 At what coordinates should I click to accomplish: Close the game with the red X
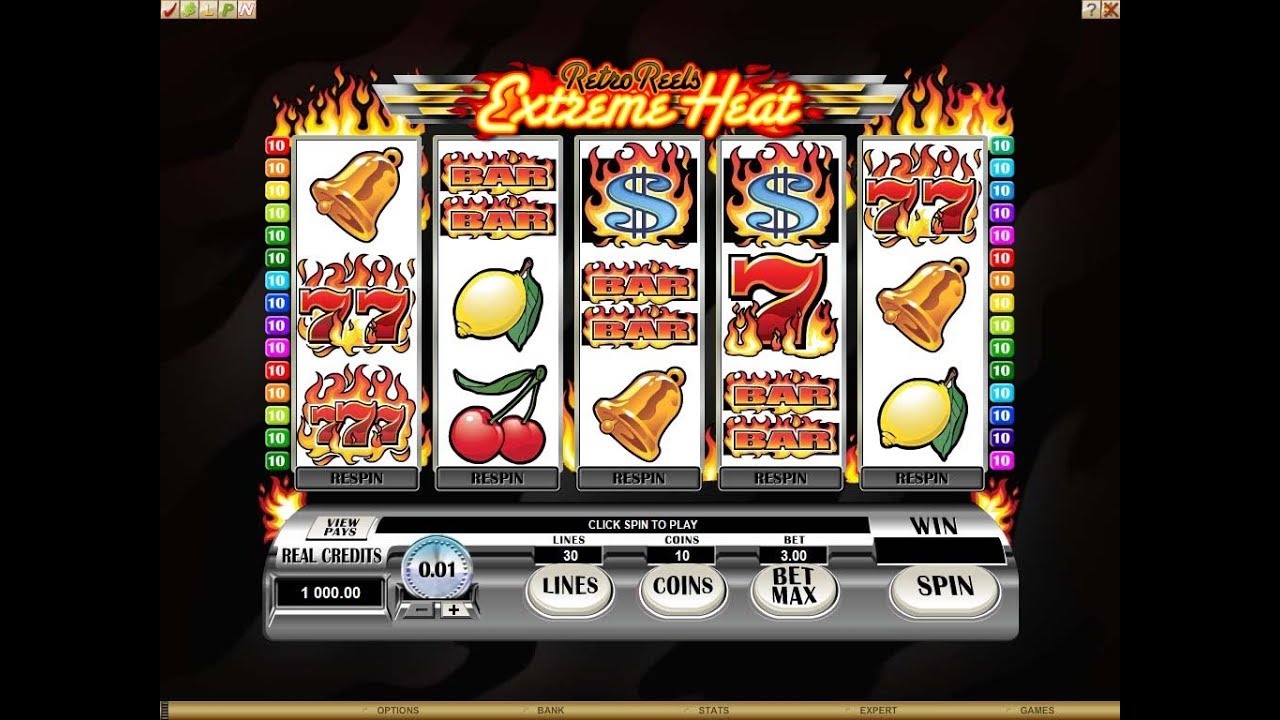1110,9
